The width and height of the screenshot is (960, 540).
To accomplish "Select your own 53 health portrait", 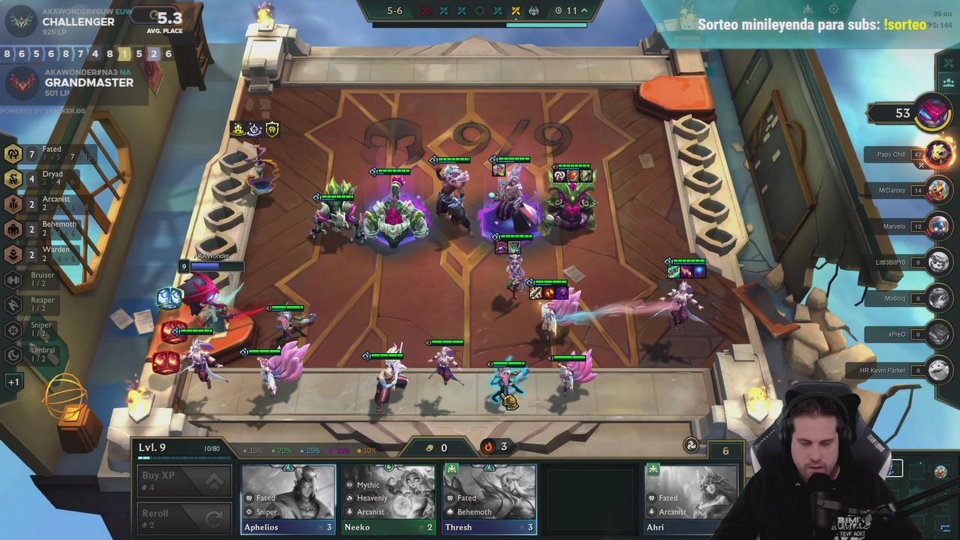I will click(932, 112).
